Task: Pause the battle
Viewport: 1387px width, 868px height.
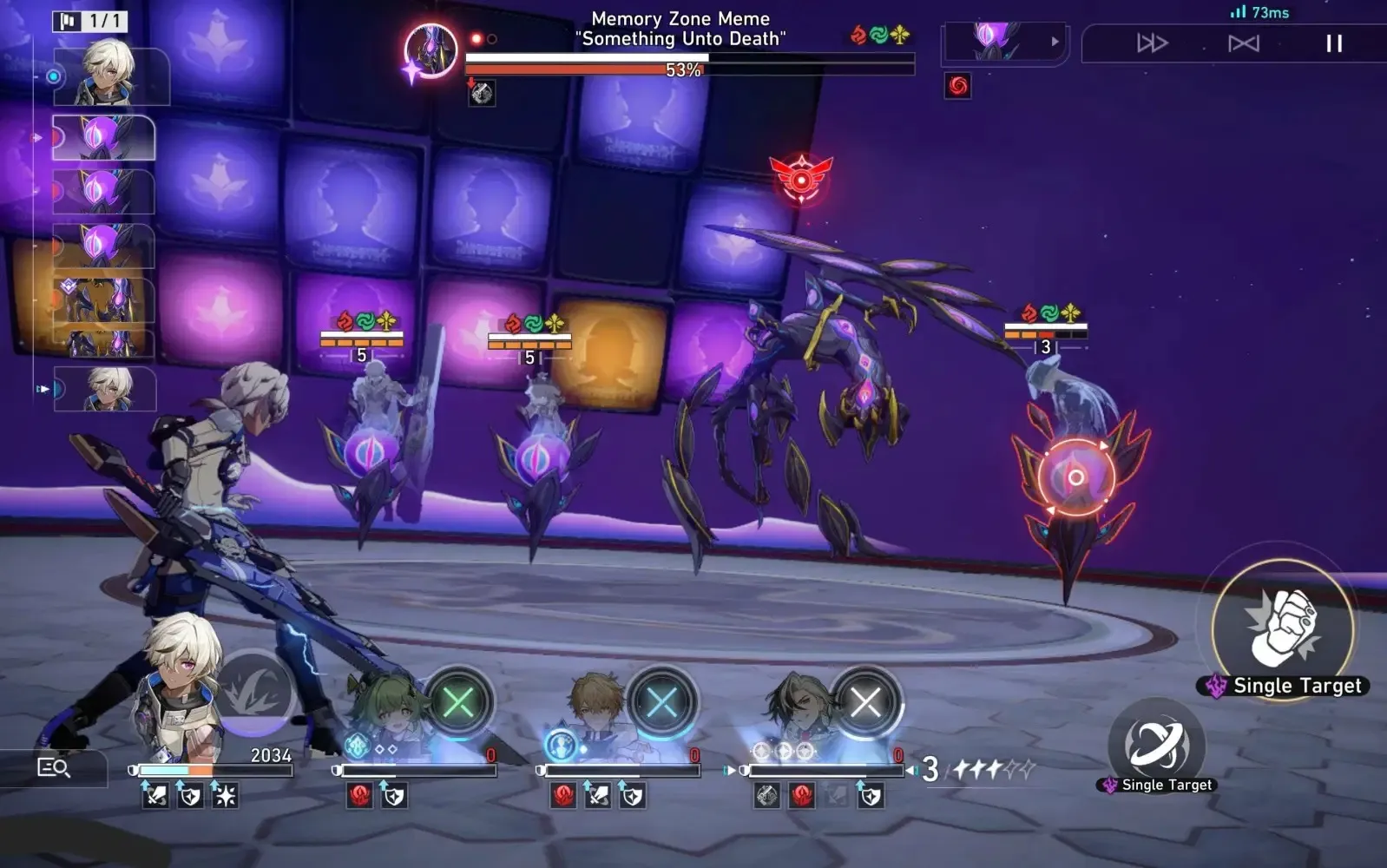Action: [1334, 43]
